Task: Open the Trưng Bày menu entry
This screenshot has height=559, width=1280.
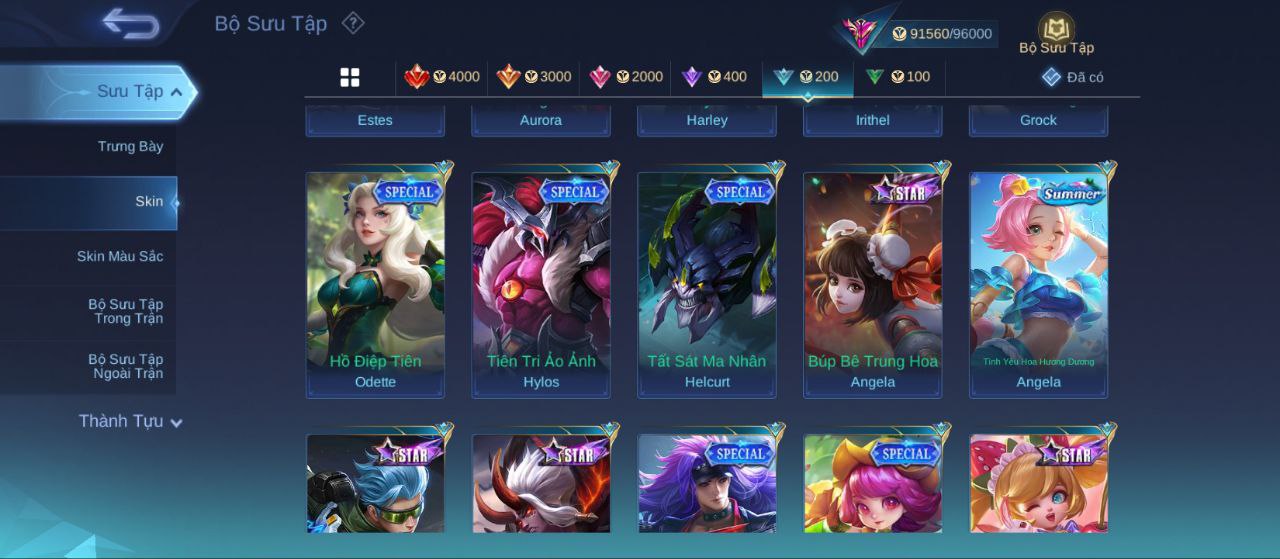Action: pyautogui.click(x=130, y=147)
